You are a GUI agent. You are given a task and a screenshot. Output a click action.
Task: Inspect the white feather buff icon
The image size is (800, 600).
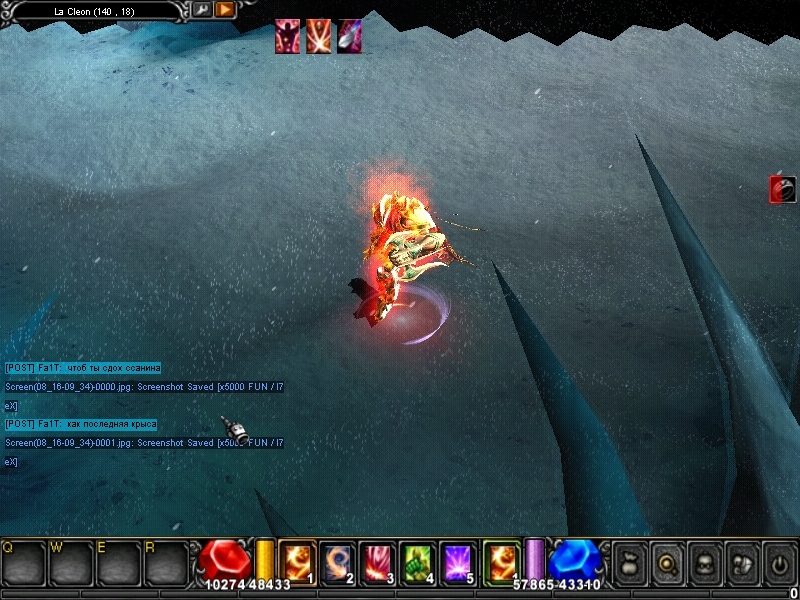click(x=350, y=37)
